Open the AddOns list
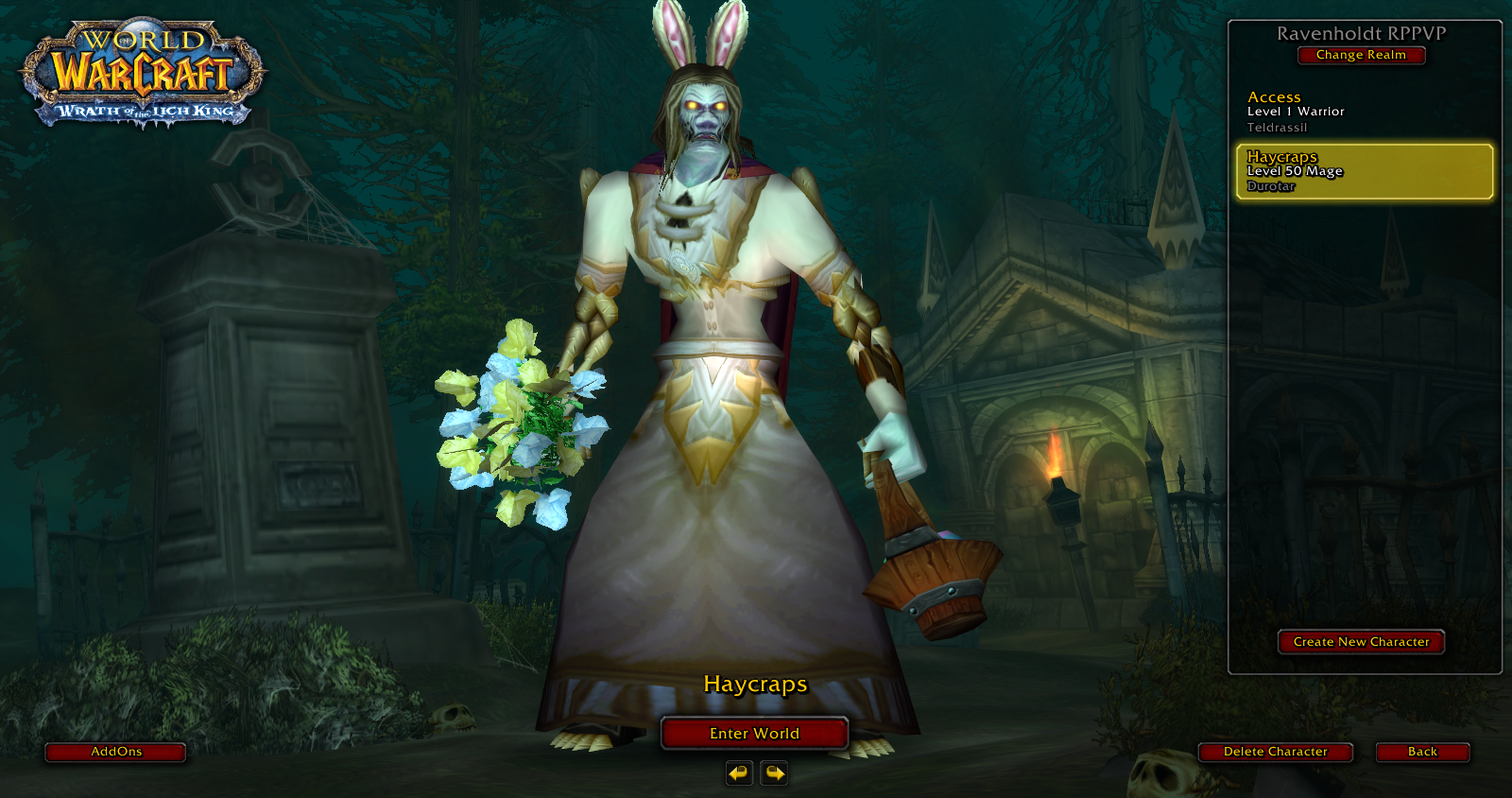Screen dimensions: 1512x798 (115, 752)
